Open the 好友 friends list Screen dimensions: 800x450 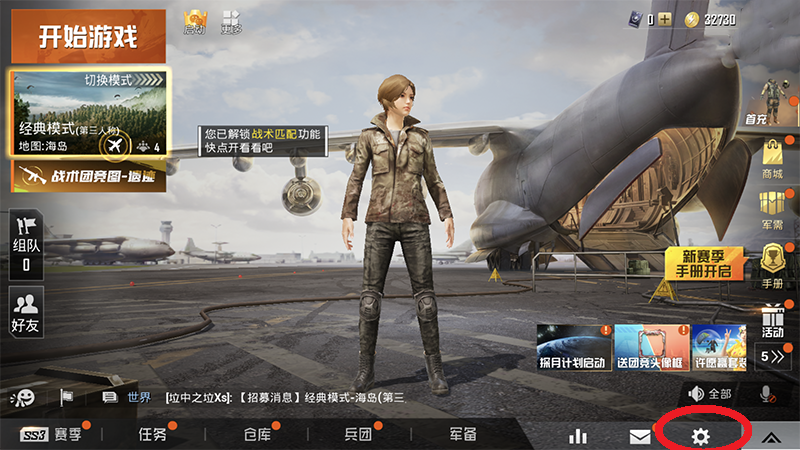tap(25, 311)
